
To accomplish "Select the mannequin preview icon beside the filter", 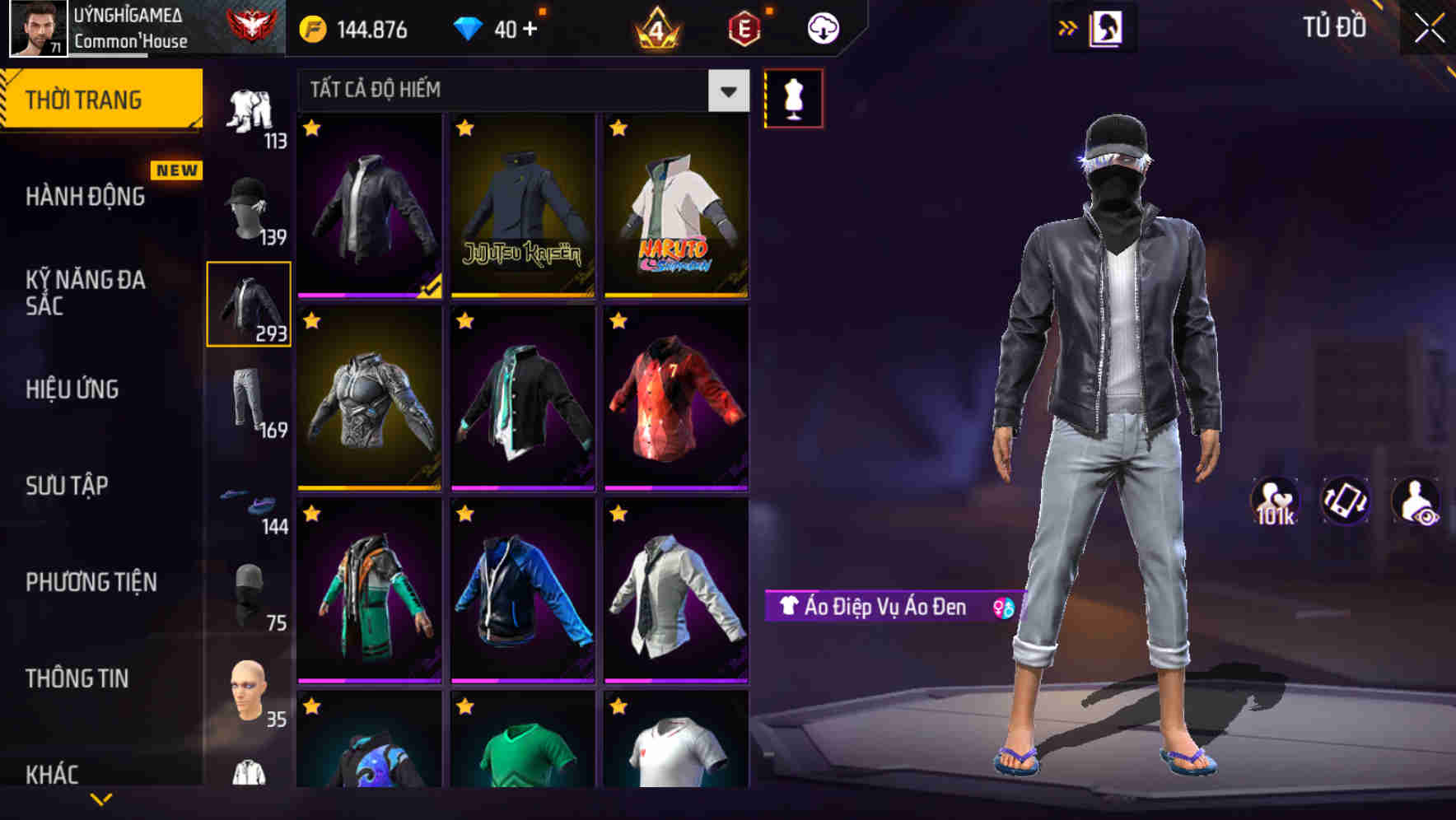I will point(793,96).
